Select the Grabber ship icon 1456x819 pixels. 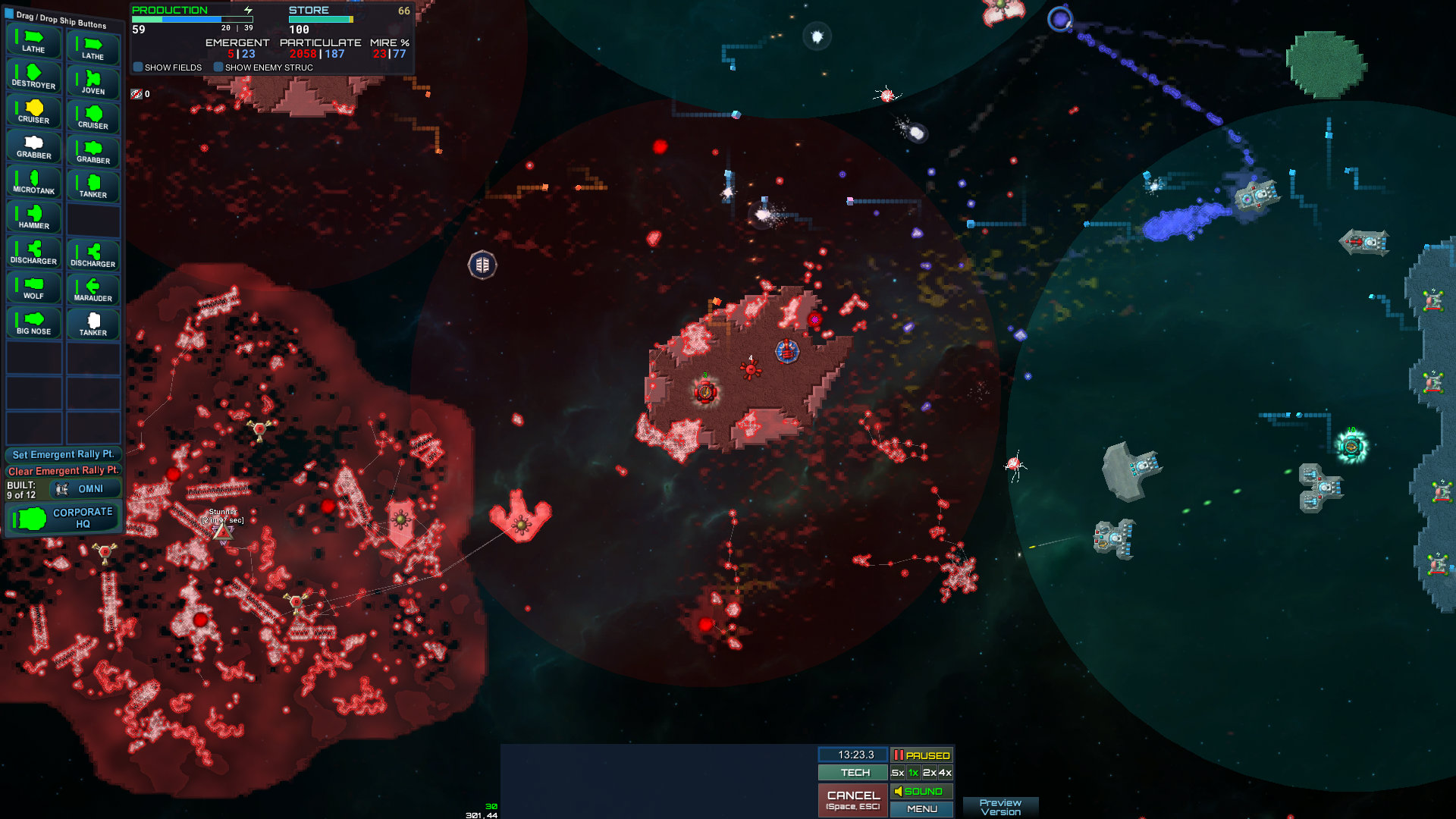tap(33, 146)
